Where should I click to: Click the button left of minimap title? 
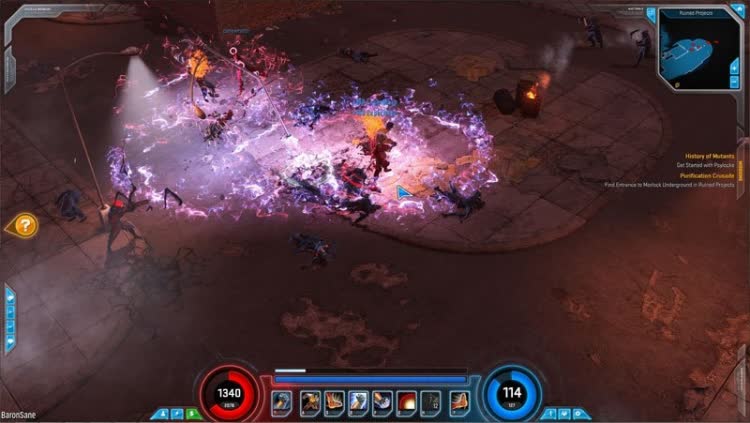[651, 13]
